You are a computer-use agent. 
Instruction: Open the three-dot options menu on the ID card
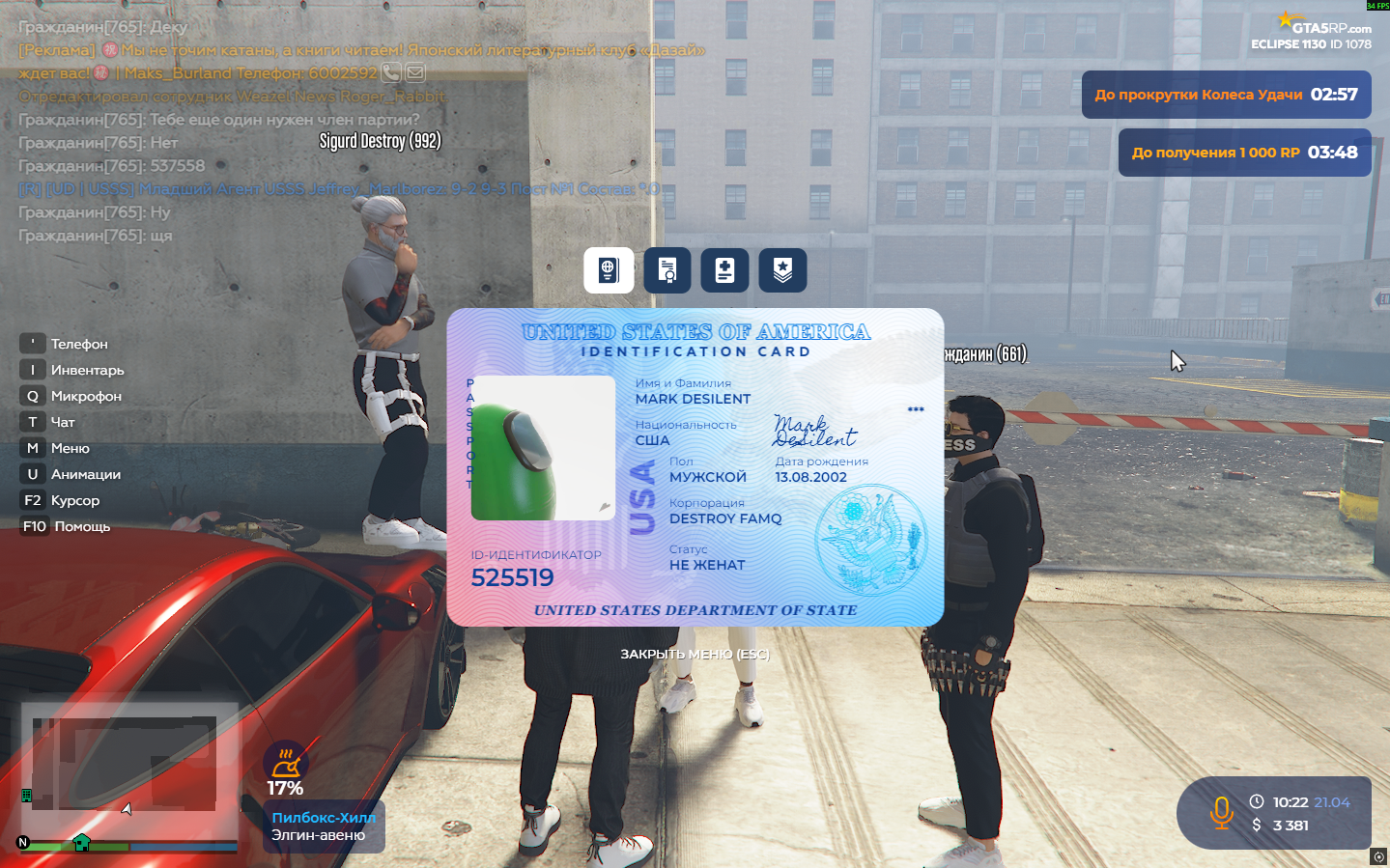[915, 408]
